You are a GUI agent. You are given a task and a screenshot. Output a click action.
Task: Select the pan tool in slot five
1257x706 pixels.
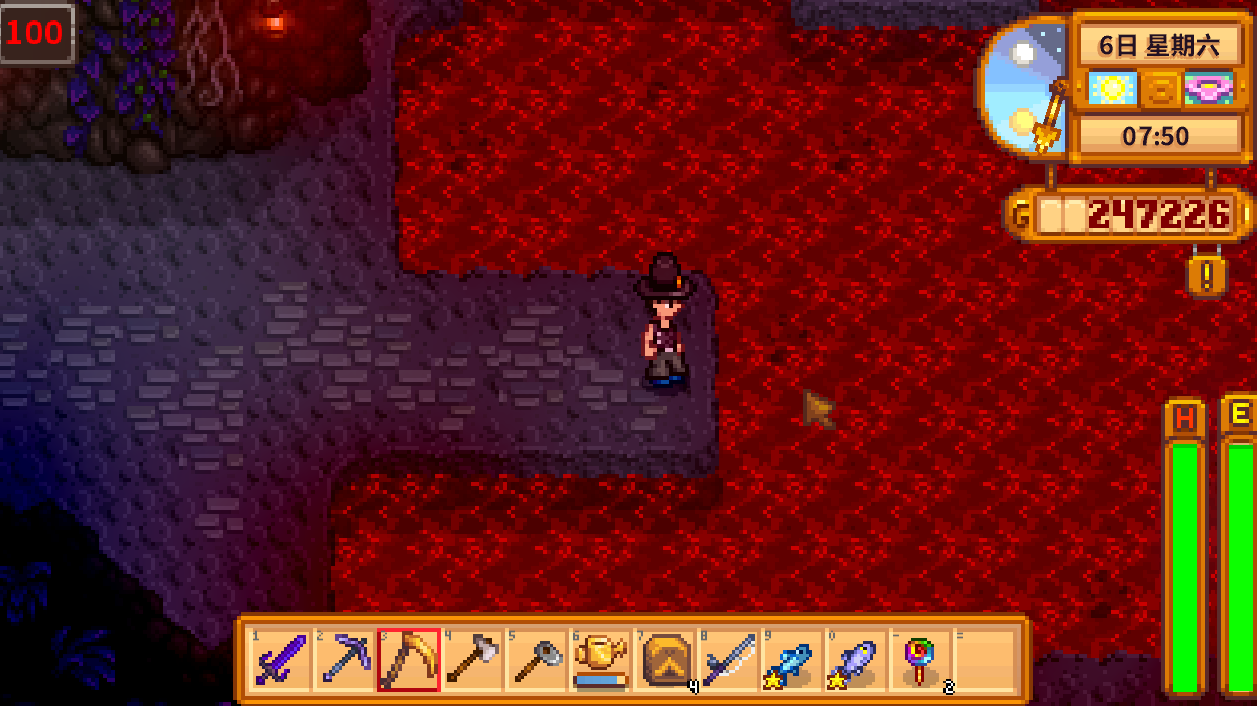tap(535, 660)
